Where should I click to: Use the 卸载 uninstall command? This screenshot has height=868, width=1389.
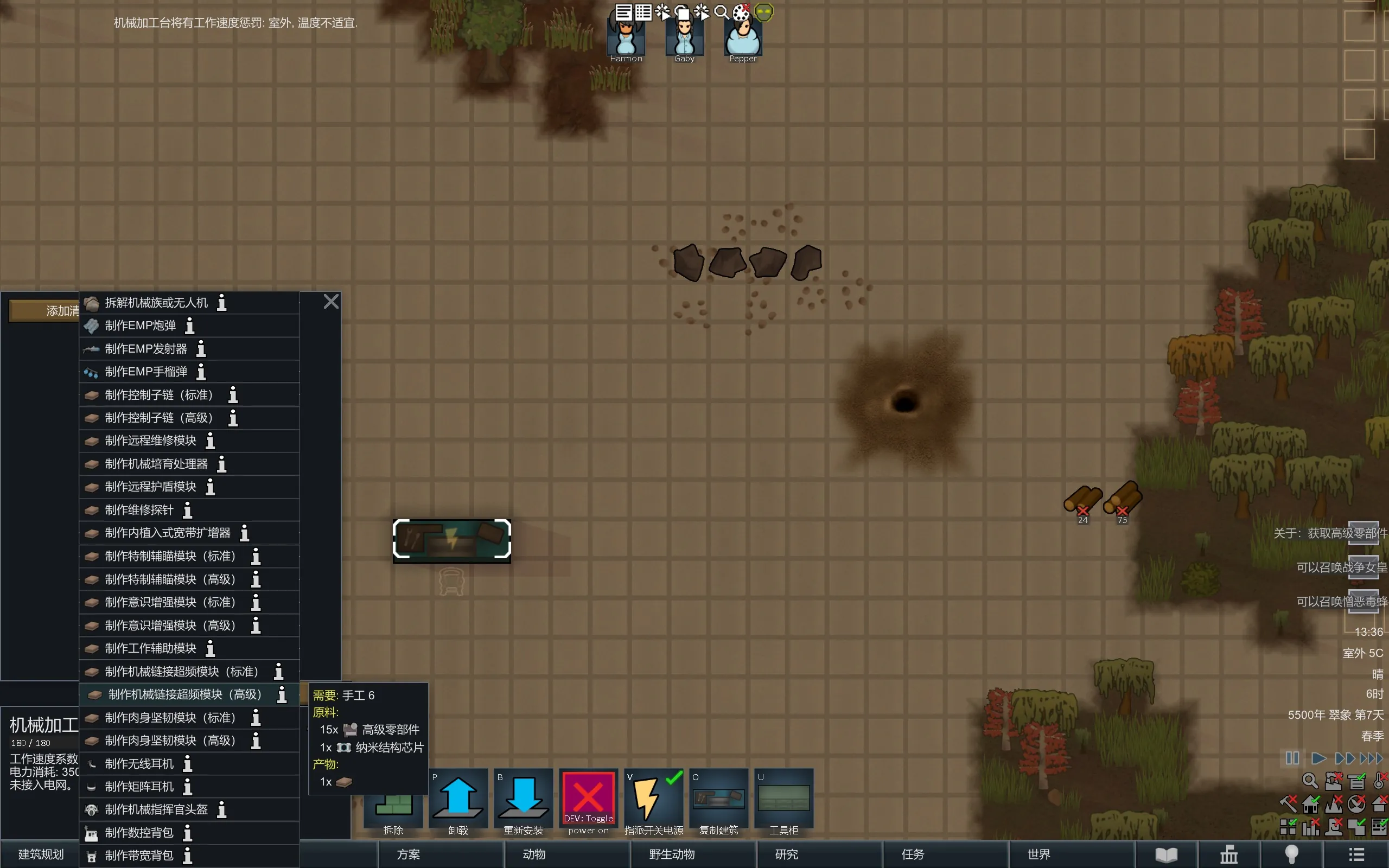458,802
